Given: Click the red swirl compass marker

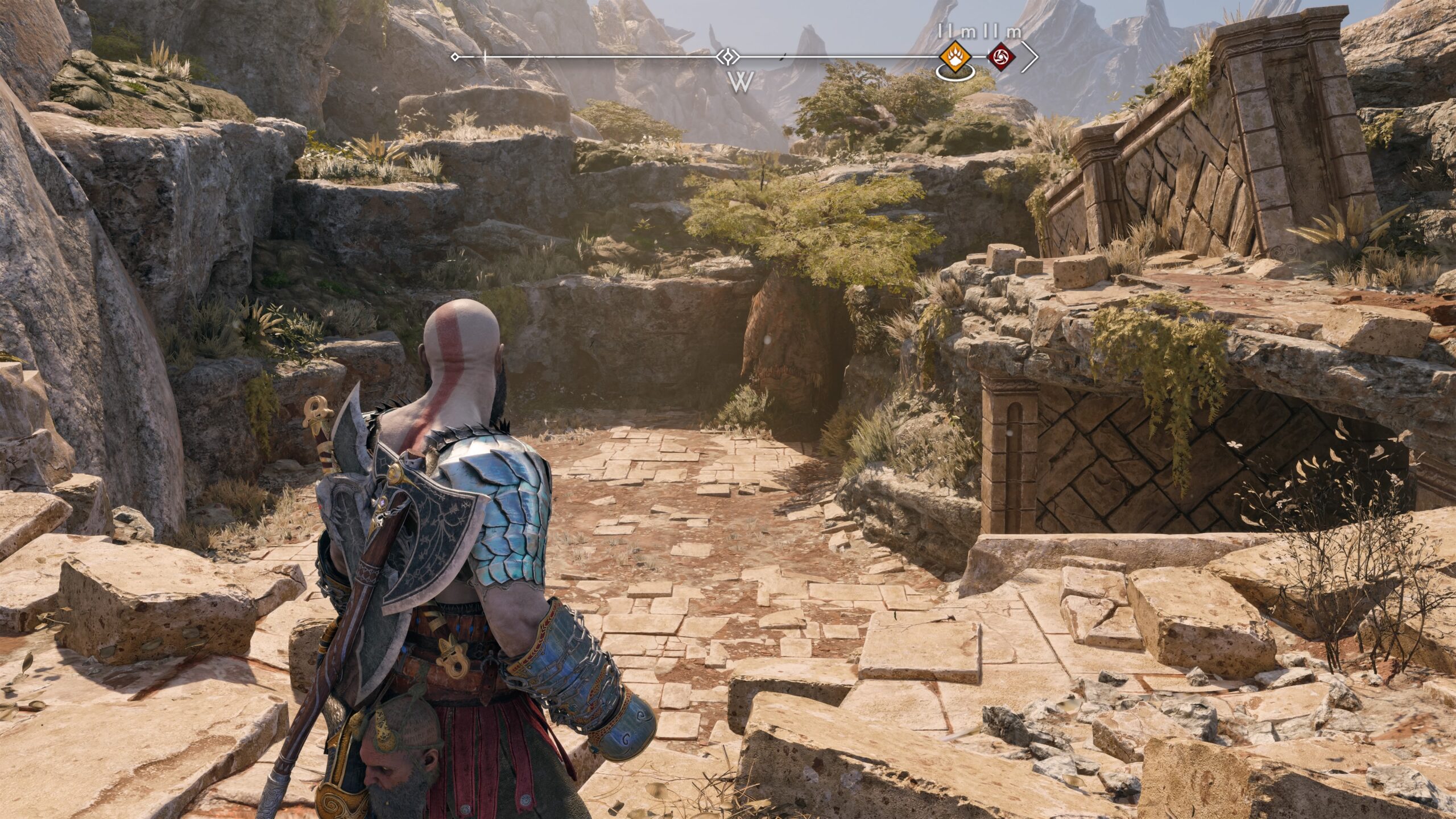Looking at the screenshot, I should pos(1002,57).
